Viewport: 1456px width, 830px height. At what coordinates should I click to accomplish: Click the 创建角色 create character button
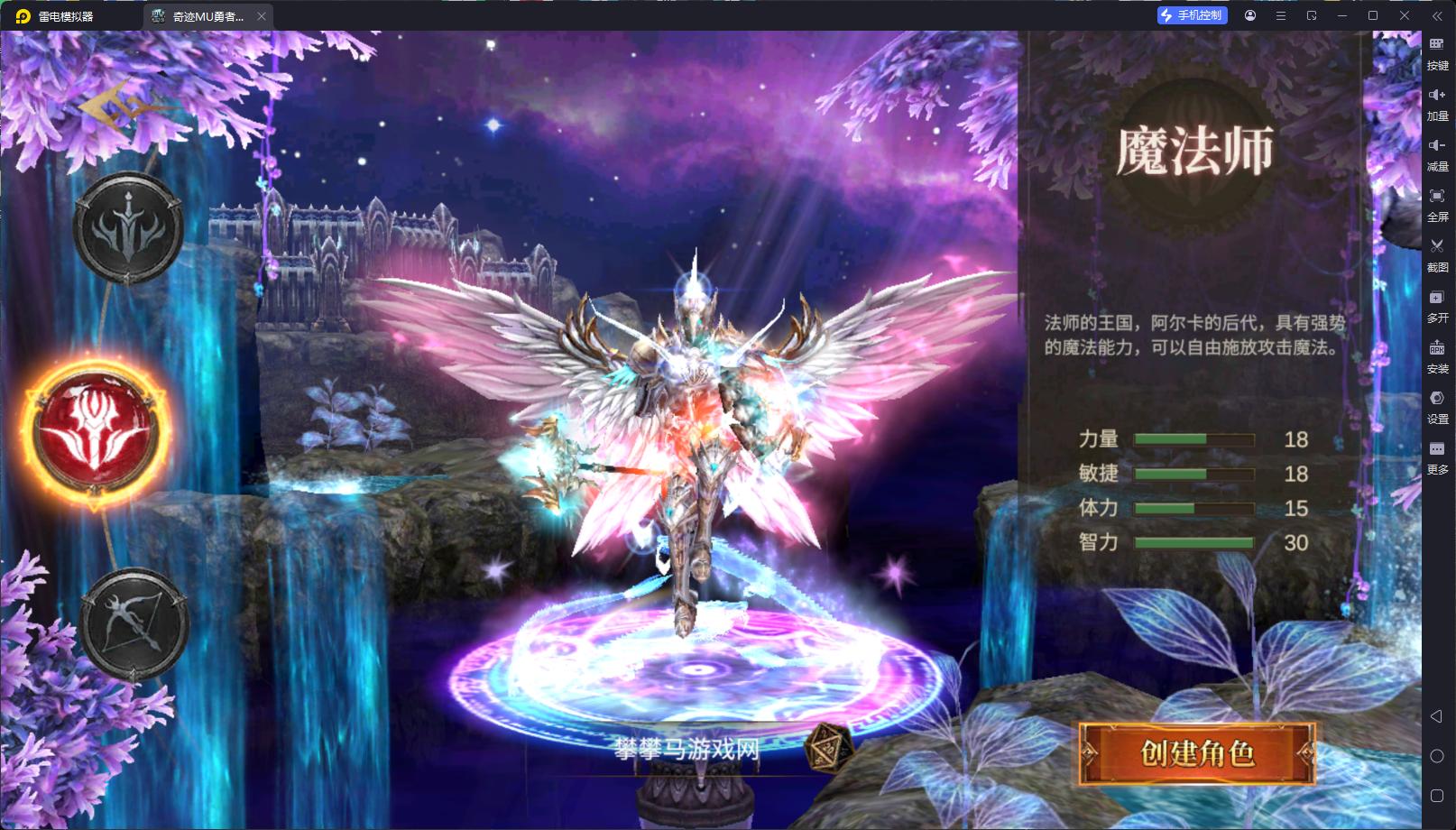(1197, 752)
